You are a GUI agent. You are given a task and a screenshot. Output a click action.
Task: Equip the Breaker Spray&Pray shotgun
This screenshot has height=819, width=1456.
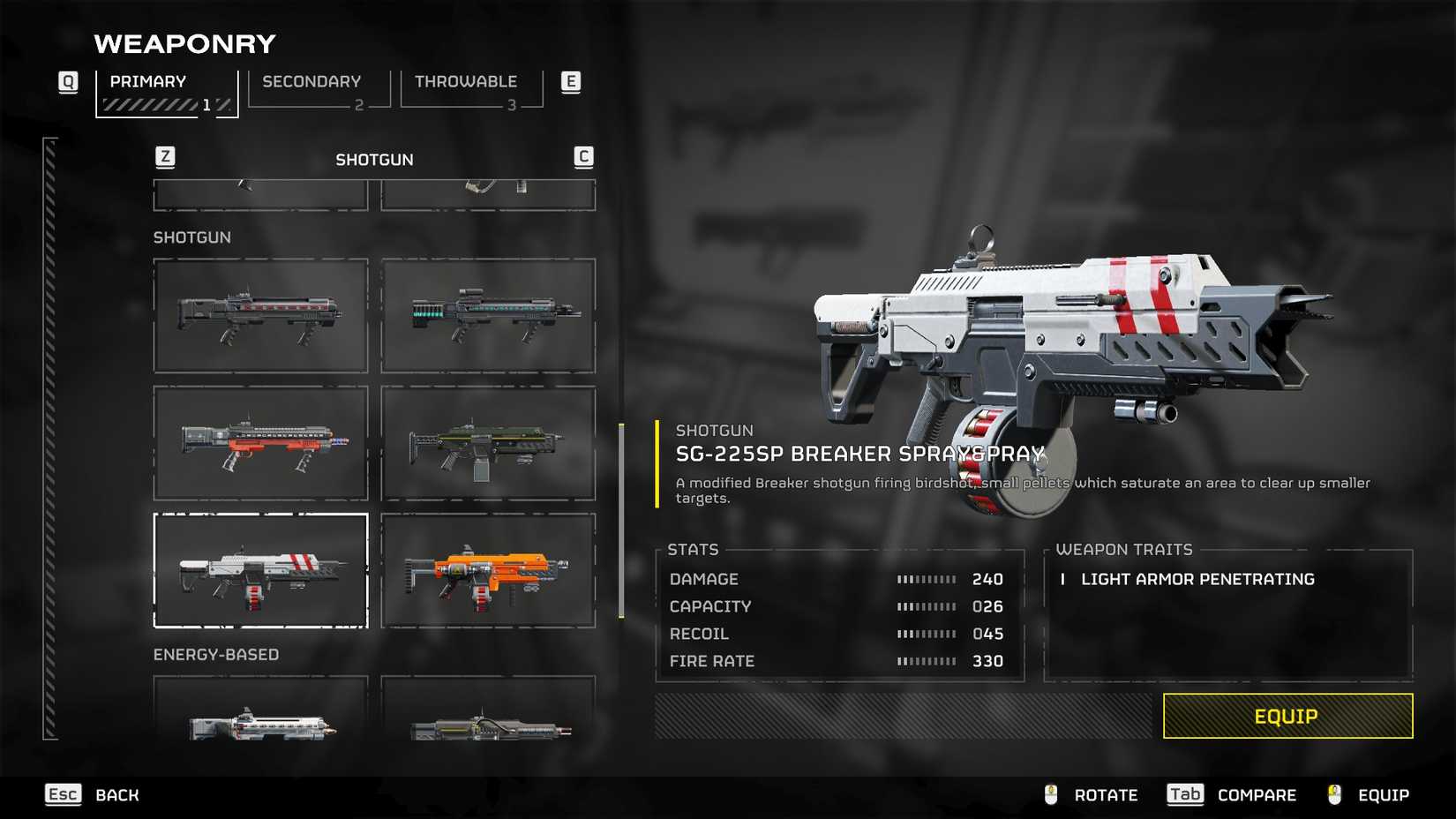(x=1287, y=716)
